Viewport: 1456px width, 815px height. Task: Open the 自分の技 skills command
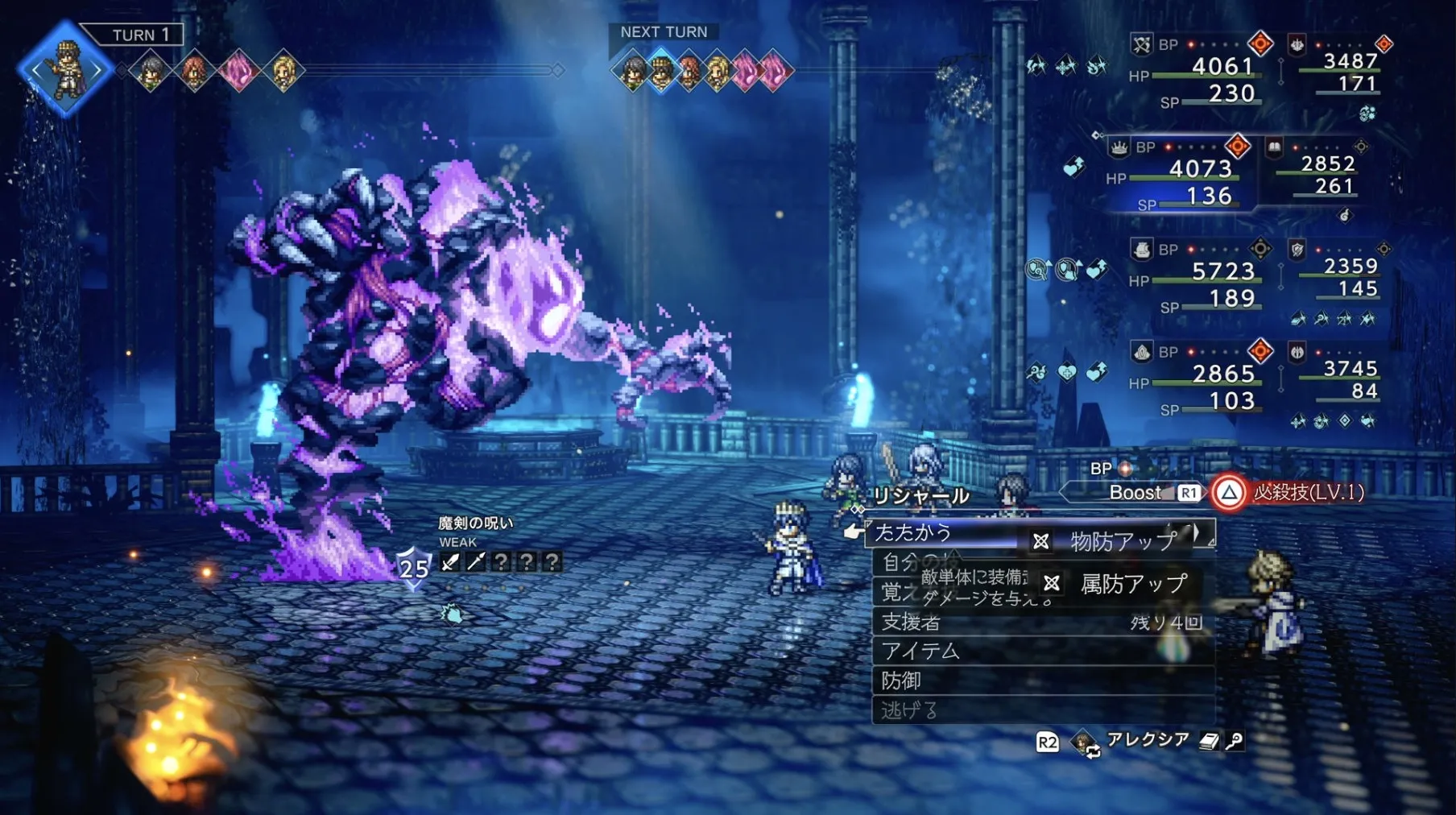910,561
